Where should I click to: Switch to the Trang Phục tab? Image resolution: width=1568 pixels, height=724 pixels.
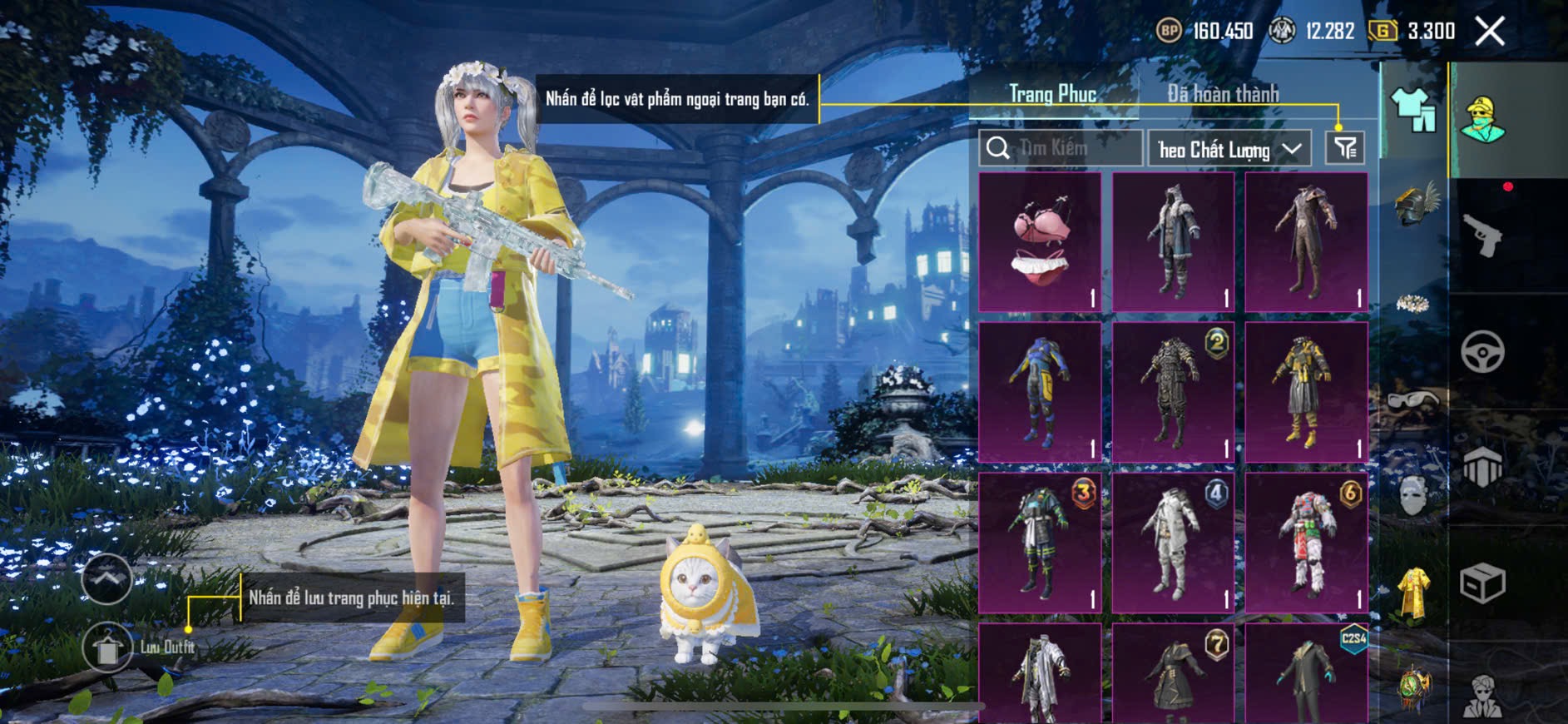pyautogui.click(x=1052, y=94)
